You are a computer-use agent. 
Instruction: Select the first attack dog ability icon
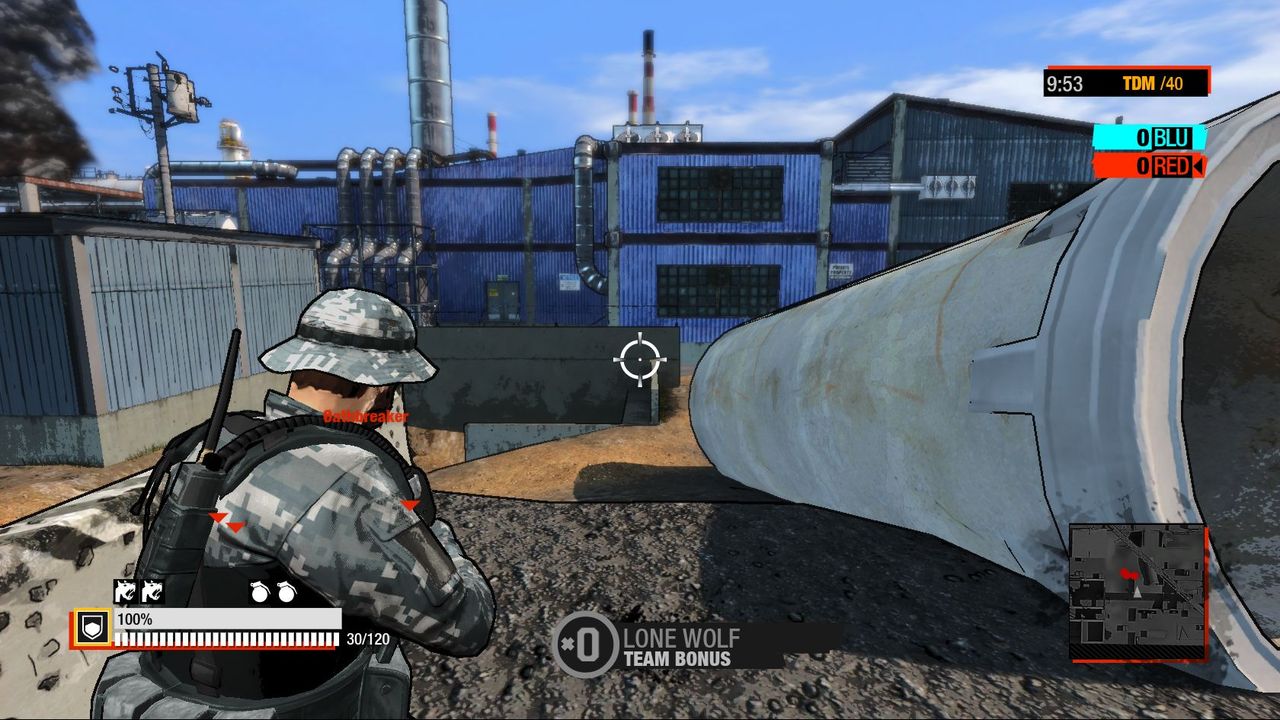pos(126,592)
